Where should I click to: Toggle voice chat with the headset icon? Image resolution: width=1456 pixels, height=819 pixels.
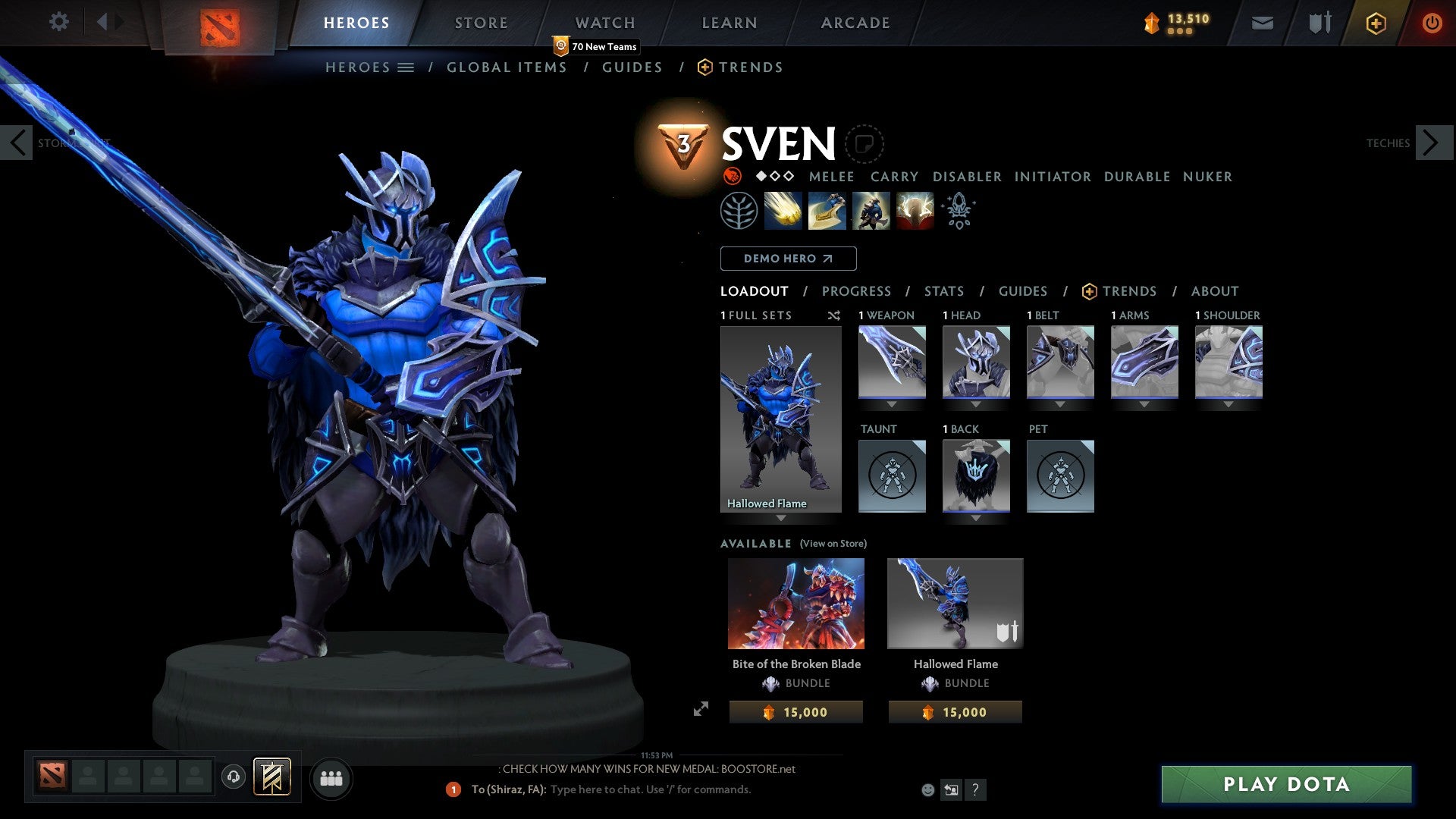click(x=234, y=778)
